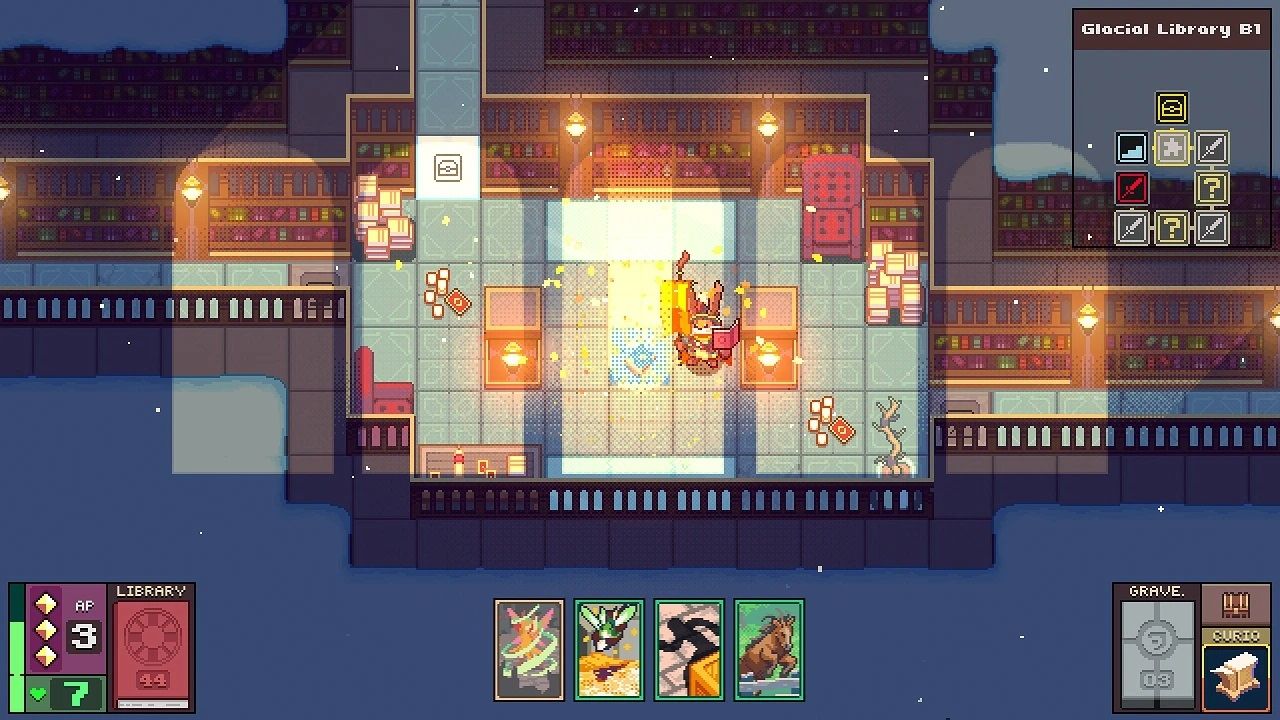
Task: Play the grey-bordered swirling fox card
Action: (529, 649)
